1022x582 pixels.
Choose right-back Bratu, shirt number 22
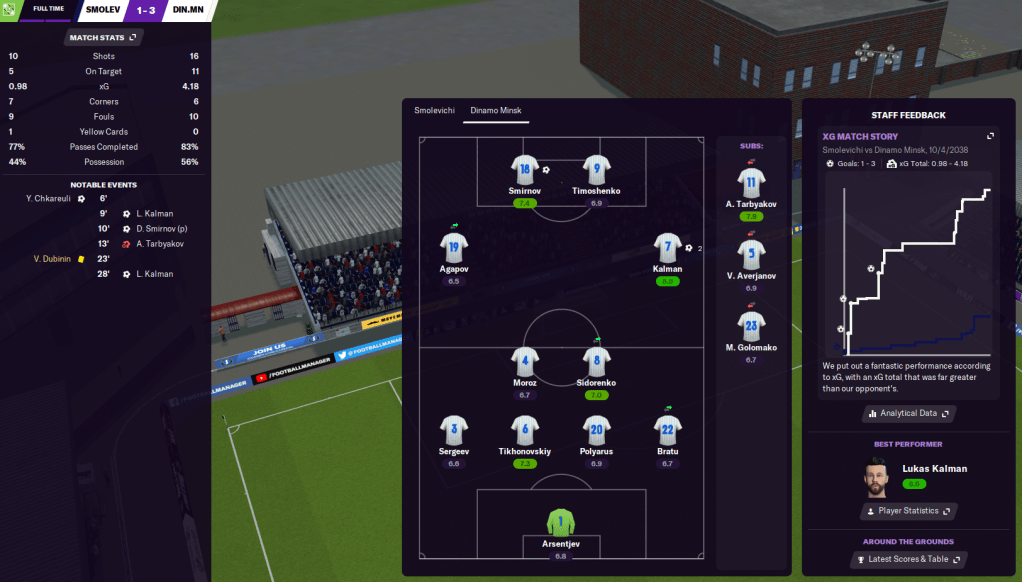coord(668,430)
